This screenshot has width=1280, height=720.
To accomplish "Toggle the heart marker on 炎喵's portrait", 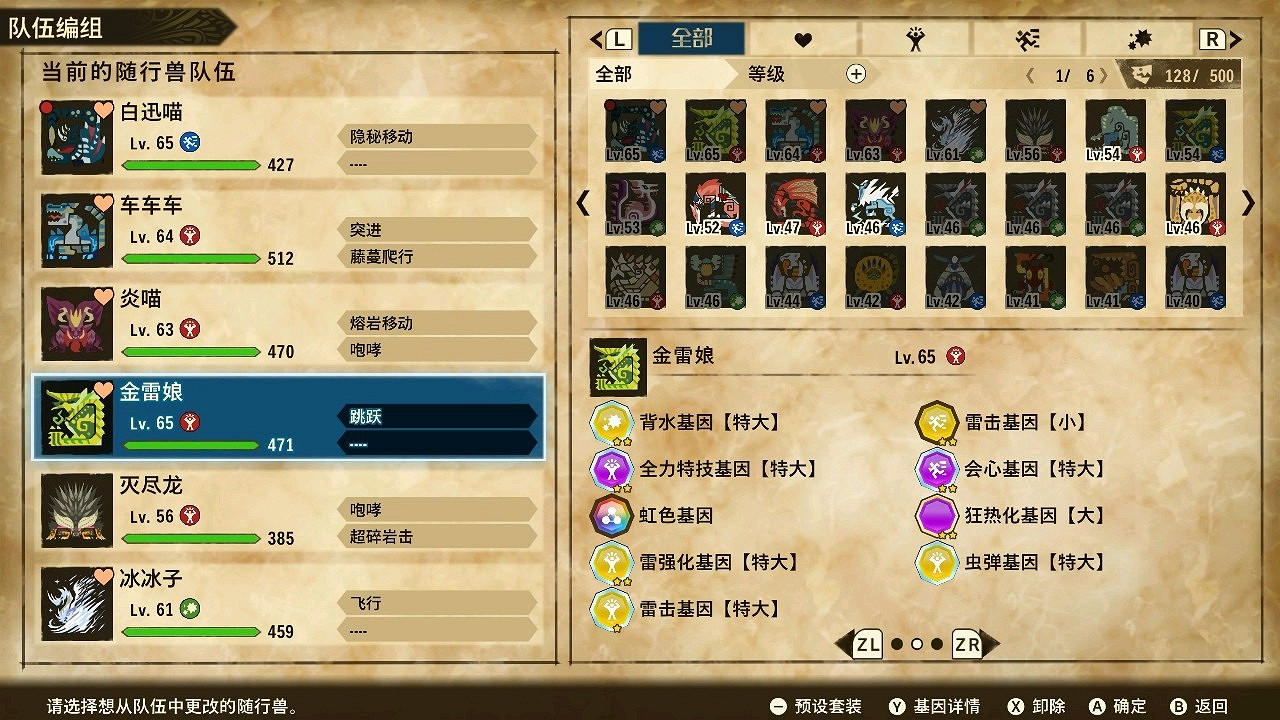I will point(105,298).
